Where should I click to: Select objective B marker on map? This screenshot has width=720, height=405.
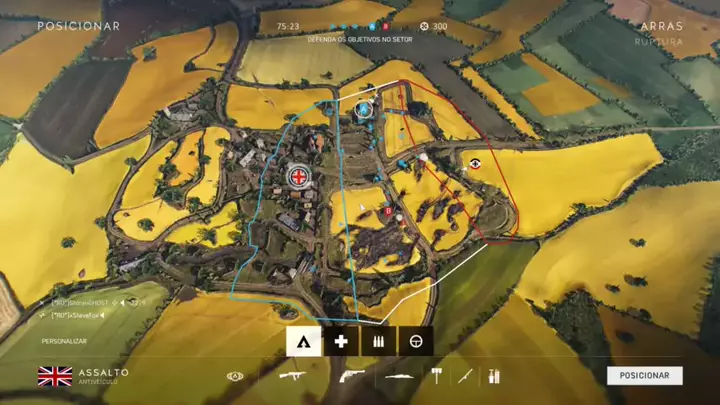[x=389, y=211]
